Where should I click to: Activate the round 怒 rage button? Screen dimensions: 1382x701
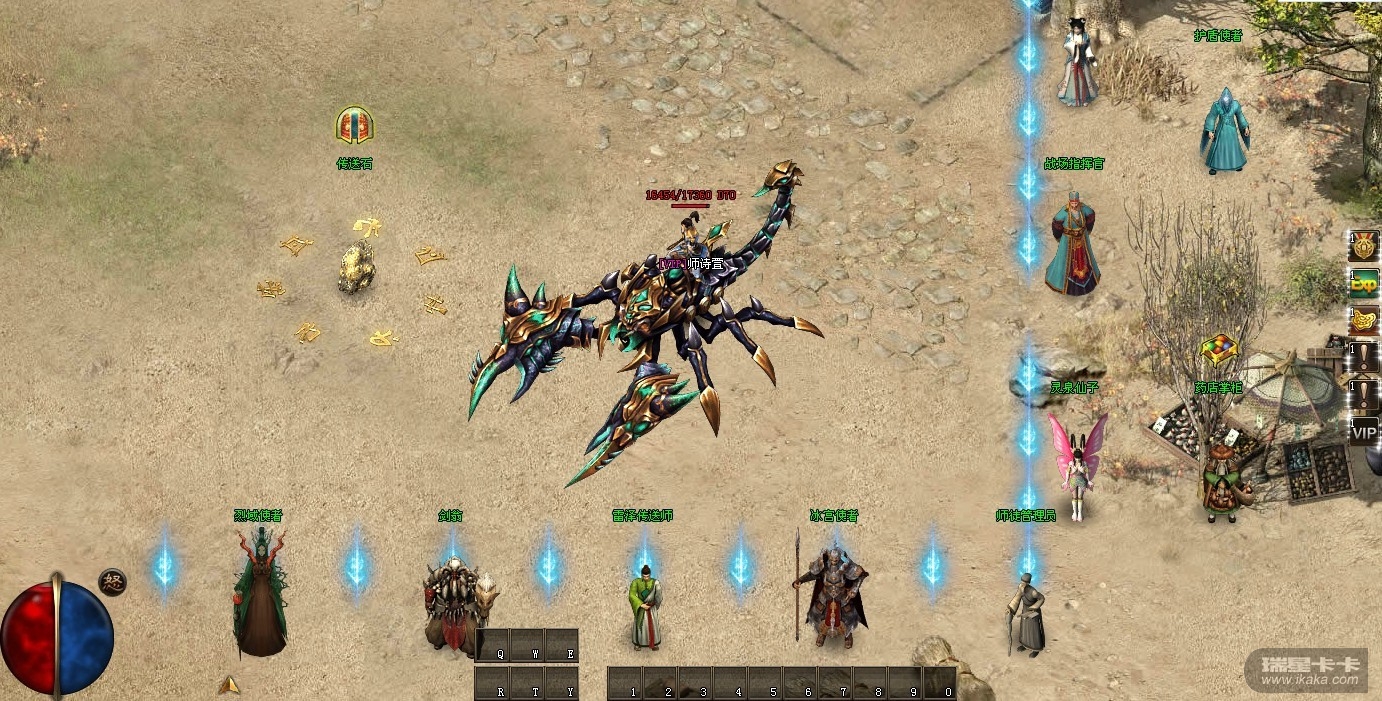coord(112,582)
